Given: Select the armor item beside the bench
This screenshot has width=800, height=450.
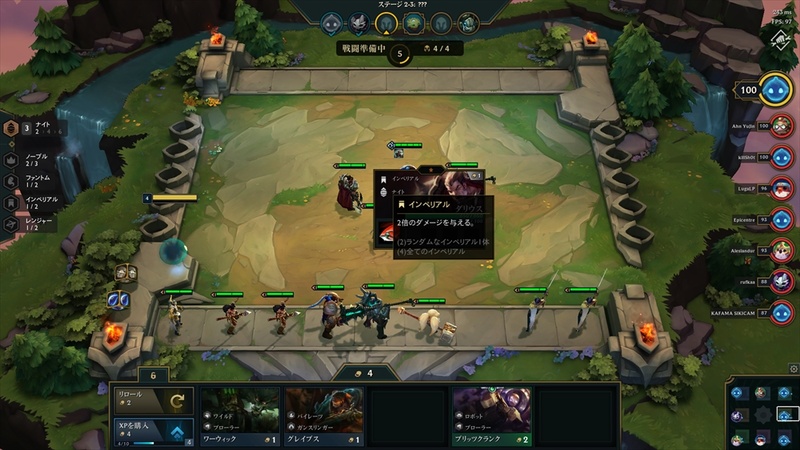Looking at the screenshot, I should click(126, 273).
